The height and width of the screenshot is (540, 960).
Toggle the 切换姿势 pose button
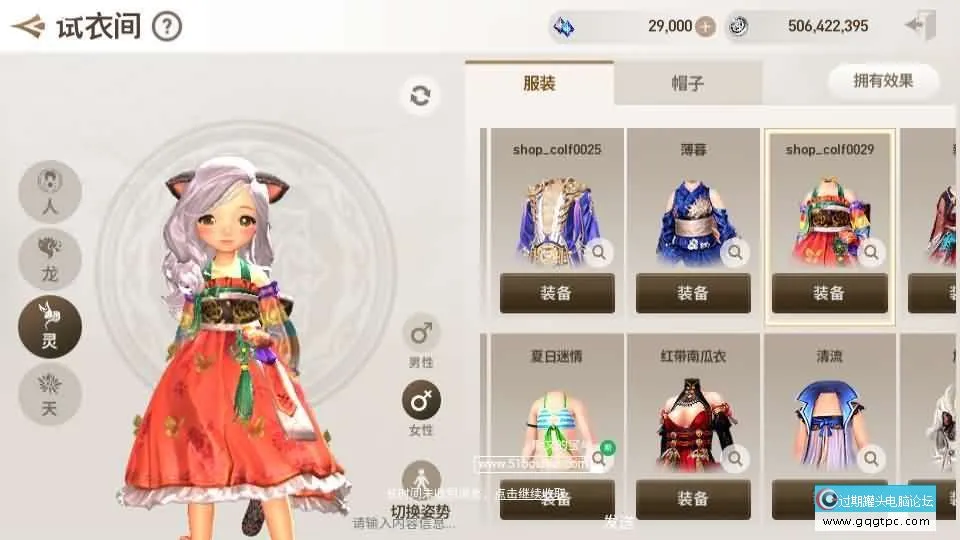click(421, 482)
